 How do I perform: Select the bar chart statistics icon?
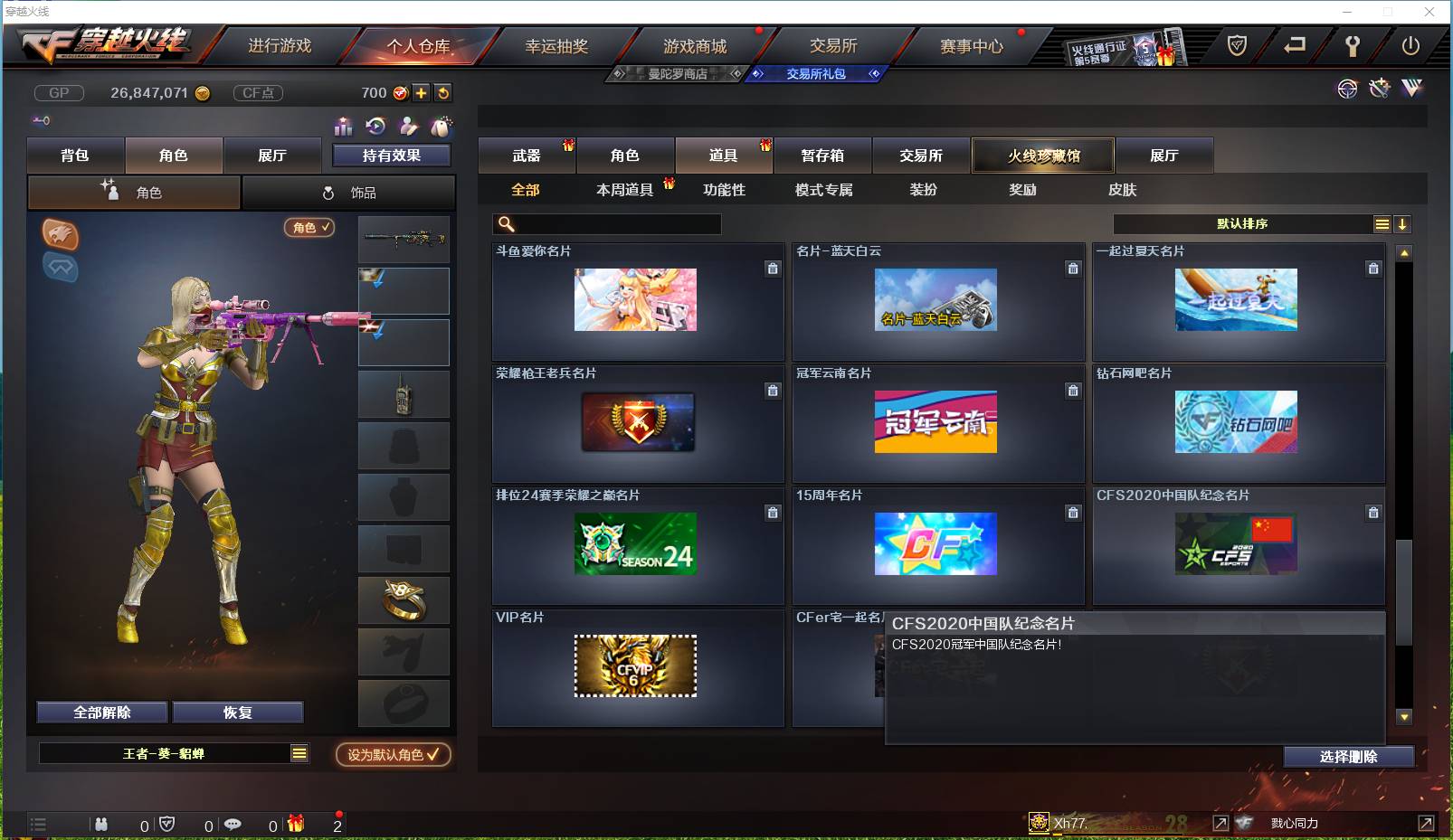click(x=344, y=127)
